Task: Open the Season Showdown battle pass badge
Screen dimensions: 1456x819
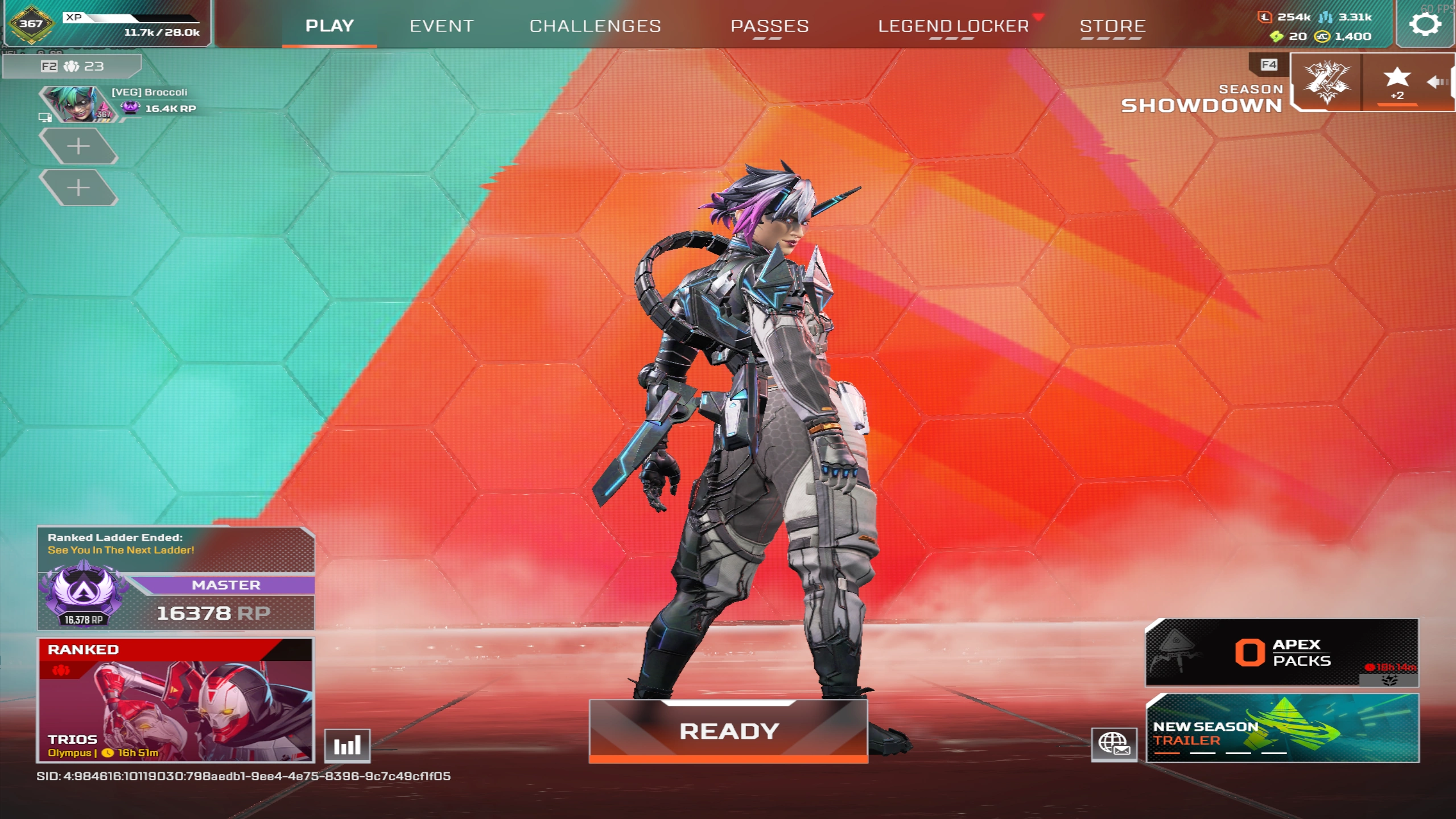Action: pyautogui.click(x=1326, y=83)
